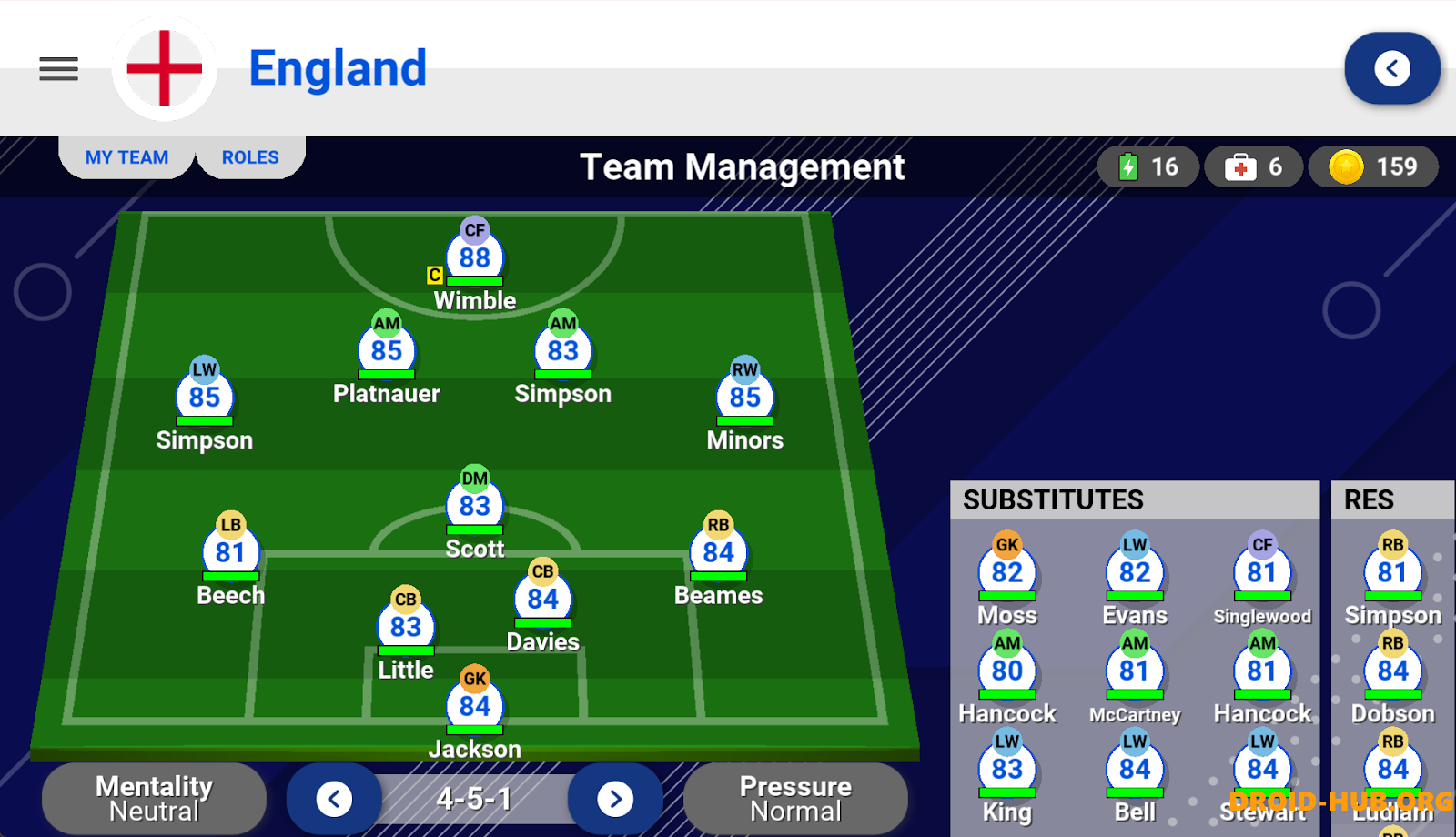1456x837 pixels.
Task: Select substitute left winger Evans
Action: pyautogui.click(x=1134, y=571)
